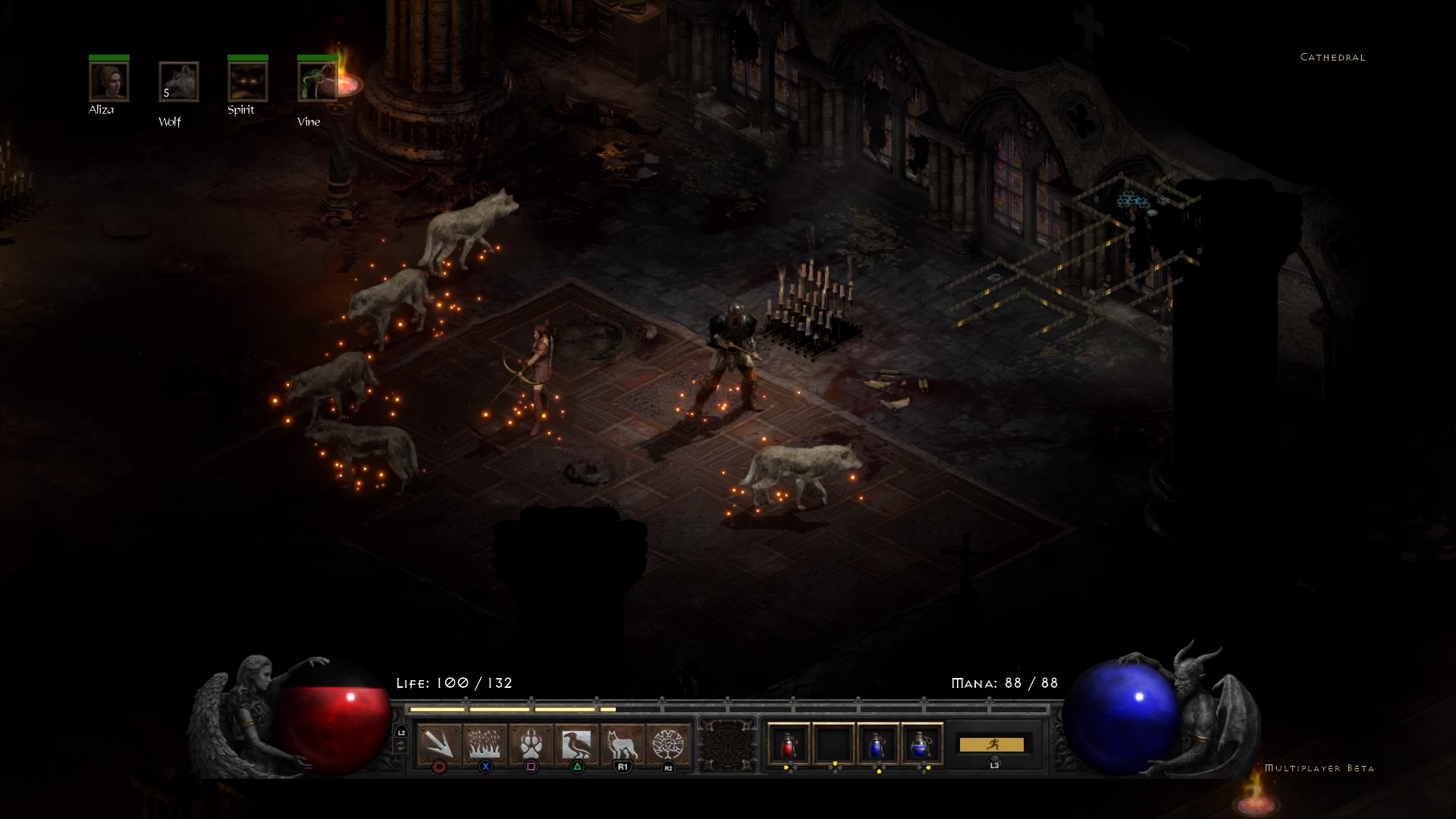Select the circular tree emblem skill
The image size is (1456, 819).
[668, 744]
